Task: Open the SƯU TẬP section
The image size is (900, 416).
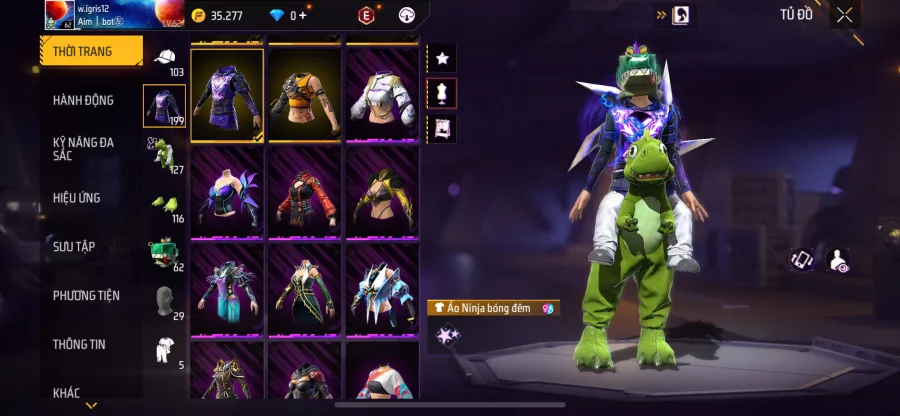Action: (x=74, y=247)
